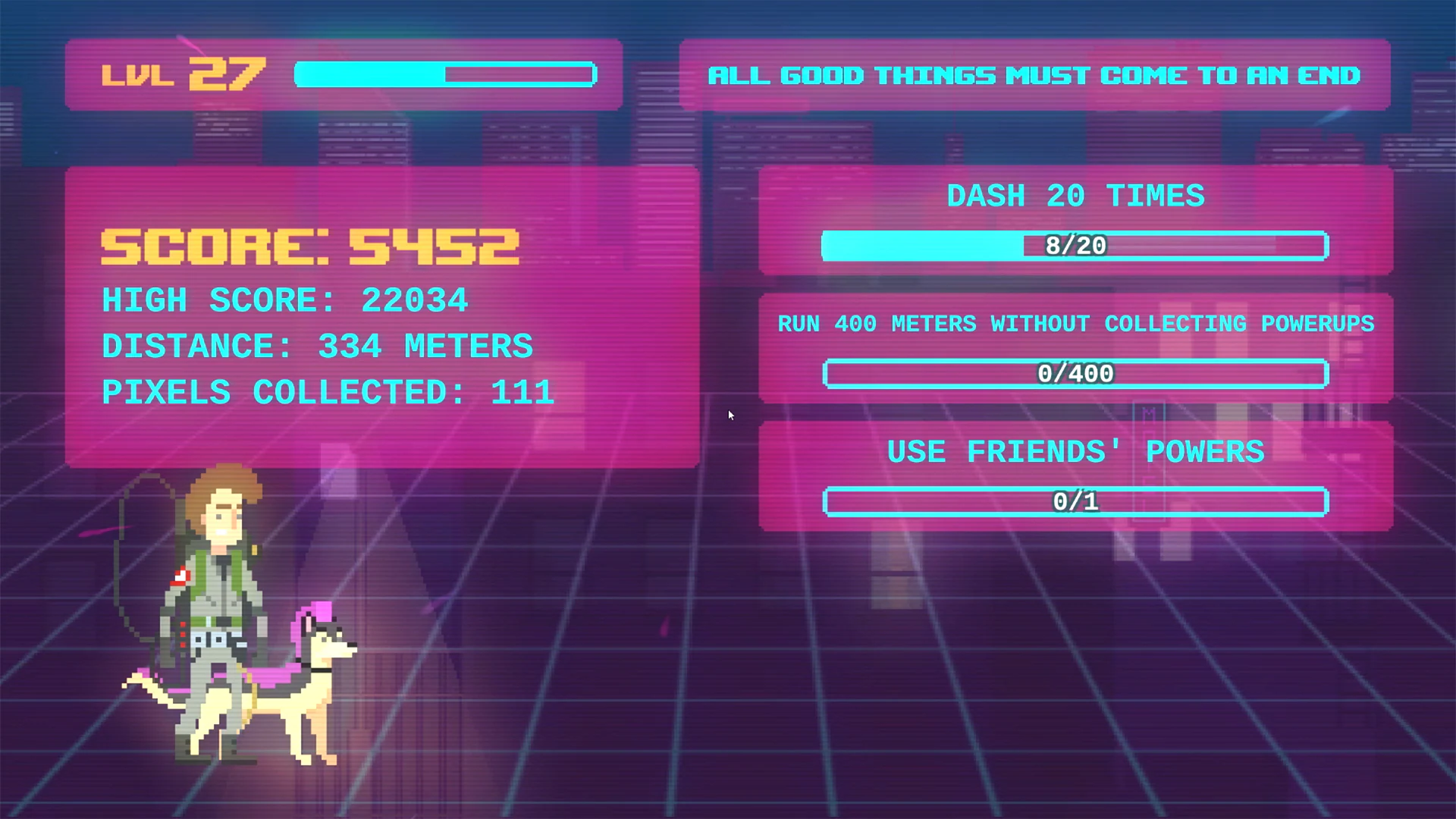Click the DISTANCE: 334 METERS label
The height and width of the screenshot is (819, 1456).
click(x=317, y=346)
